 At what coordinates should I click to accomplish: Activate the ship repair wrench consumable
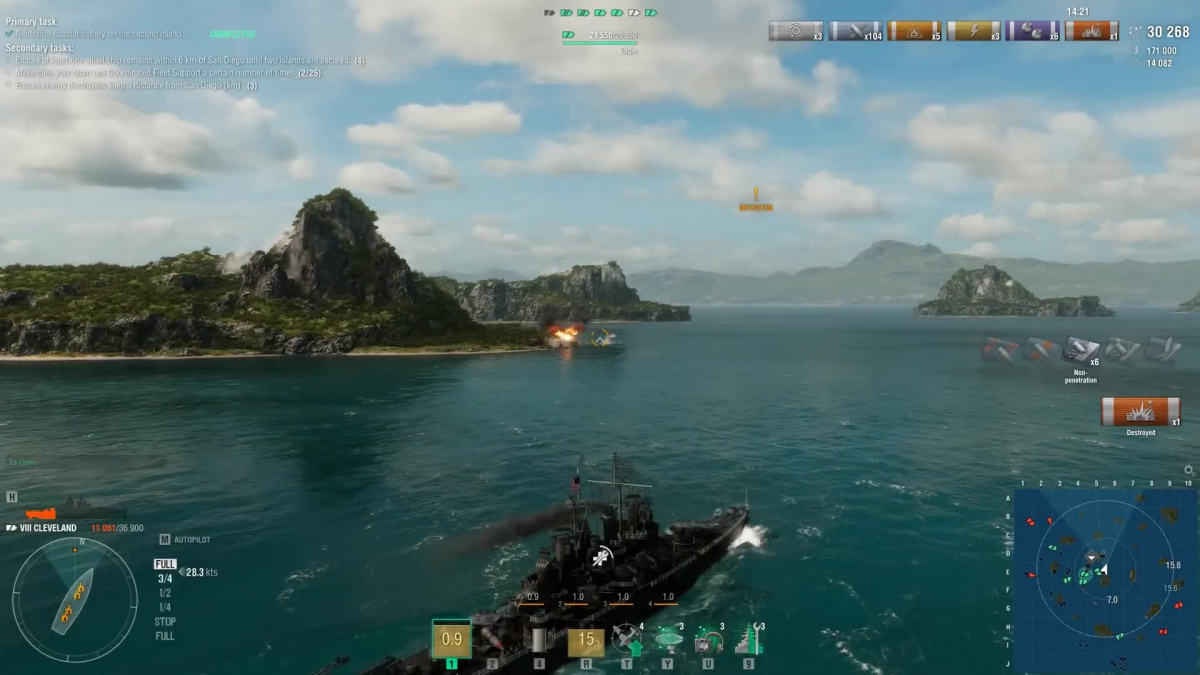[748, 639]
